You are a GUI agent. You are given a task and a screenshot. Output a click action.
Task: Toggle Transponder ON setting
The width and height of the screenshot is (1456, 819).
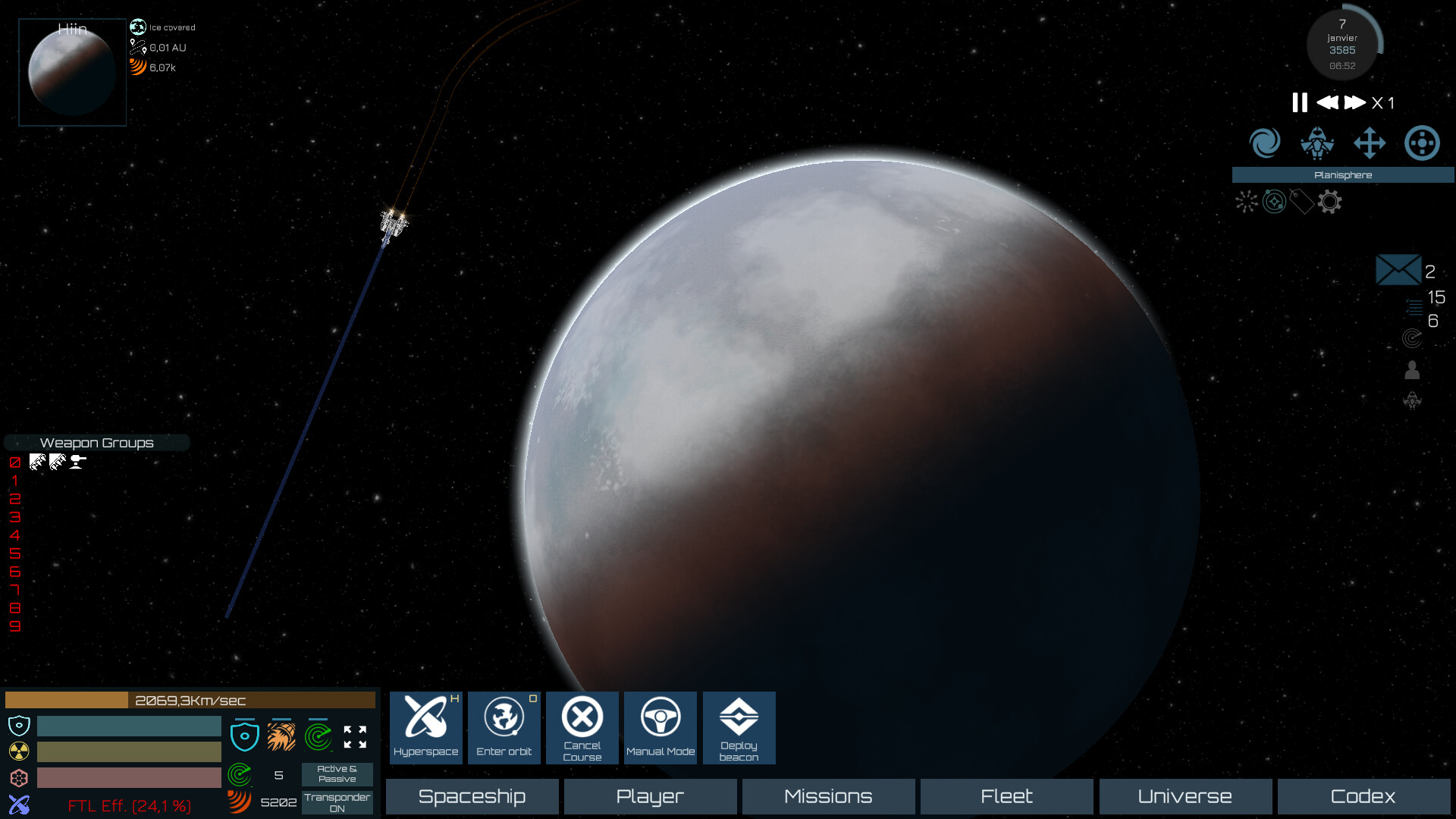click(337, 802)
